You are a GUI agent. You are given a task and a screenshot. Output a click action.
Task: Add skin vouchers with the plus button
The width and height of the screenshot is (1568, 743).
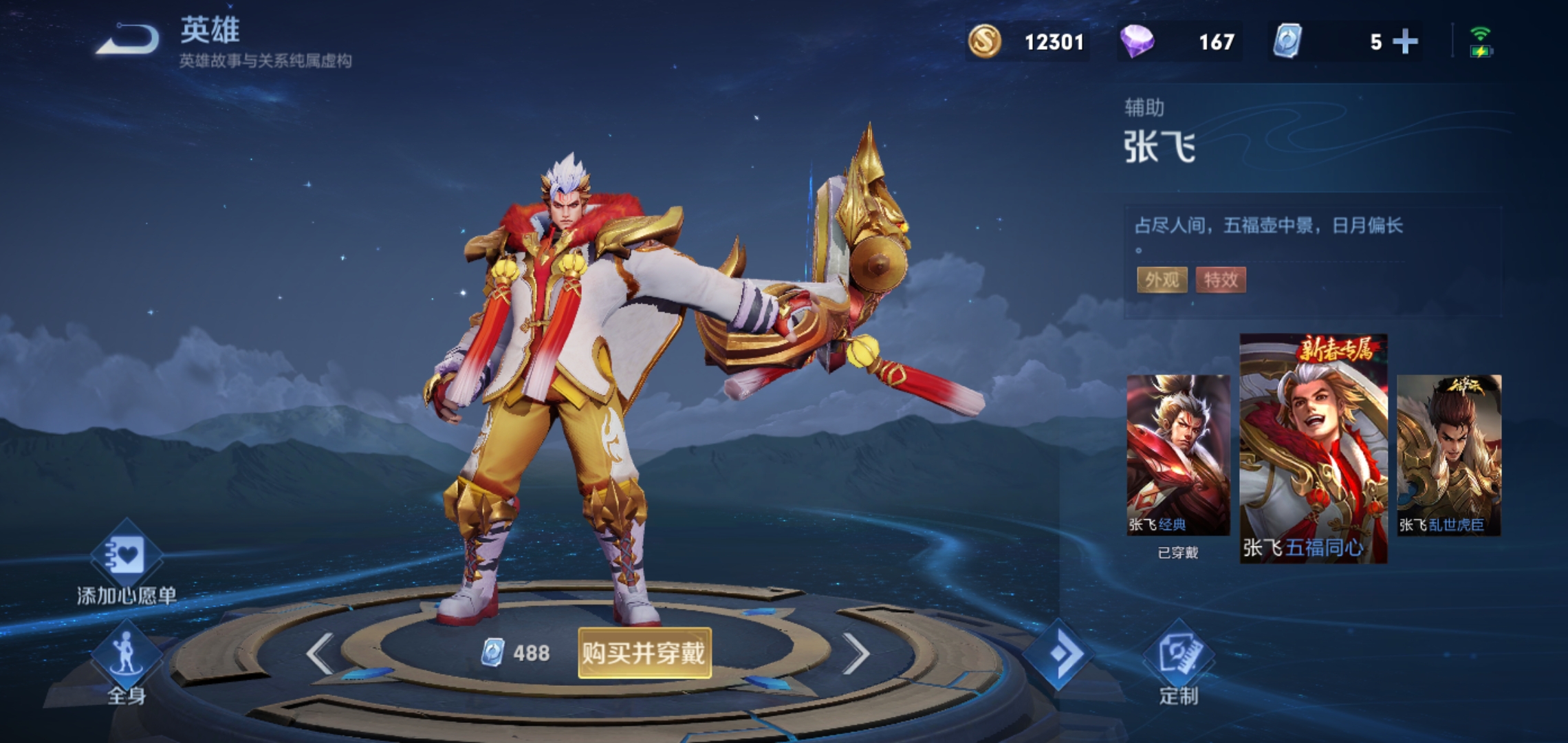pyautogui.click(x=1405, y=42)
